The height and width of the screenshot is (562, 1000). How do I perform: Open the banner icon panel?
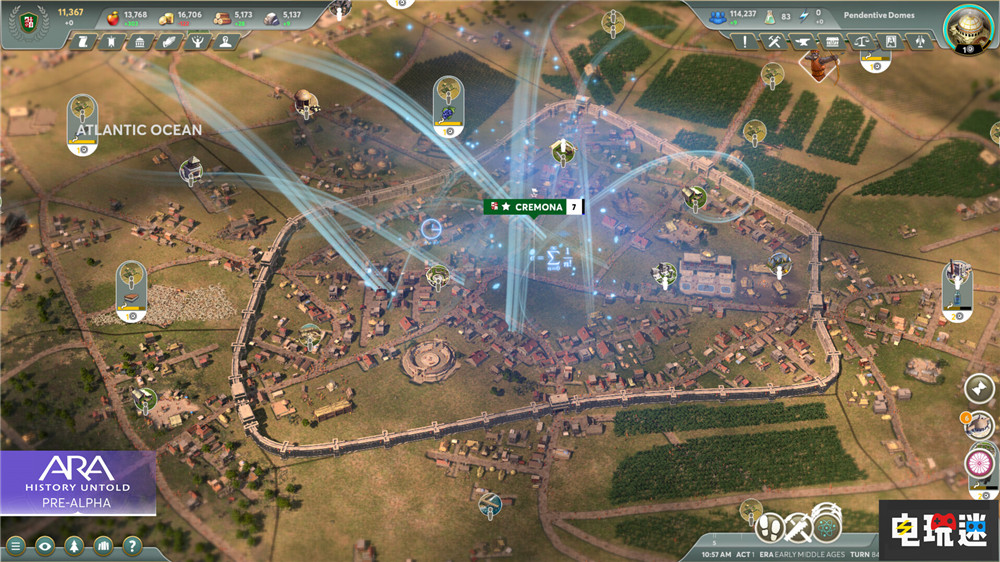112,42
